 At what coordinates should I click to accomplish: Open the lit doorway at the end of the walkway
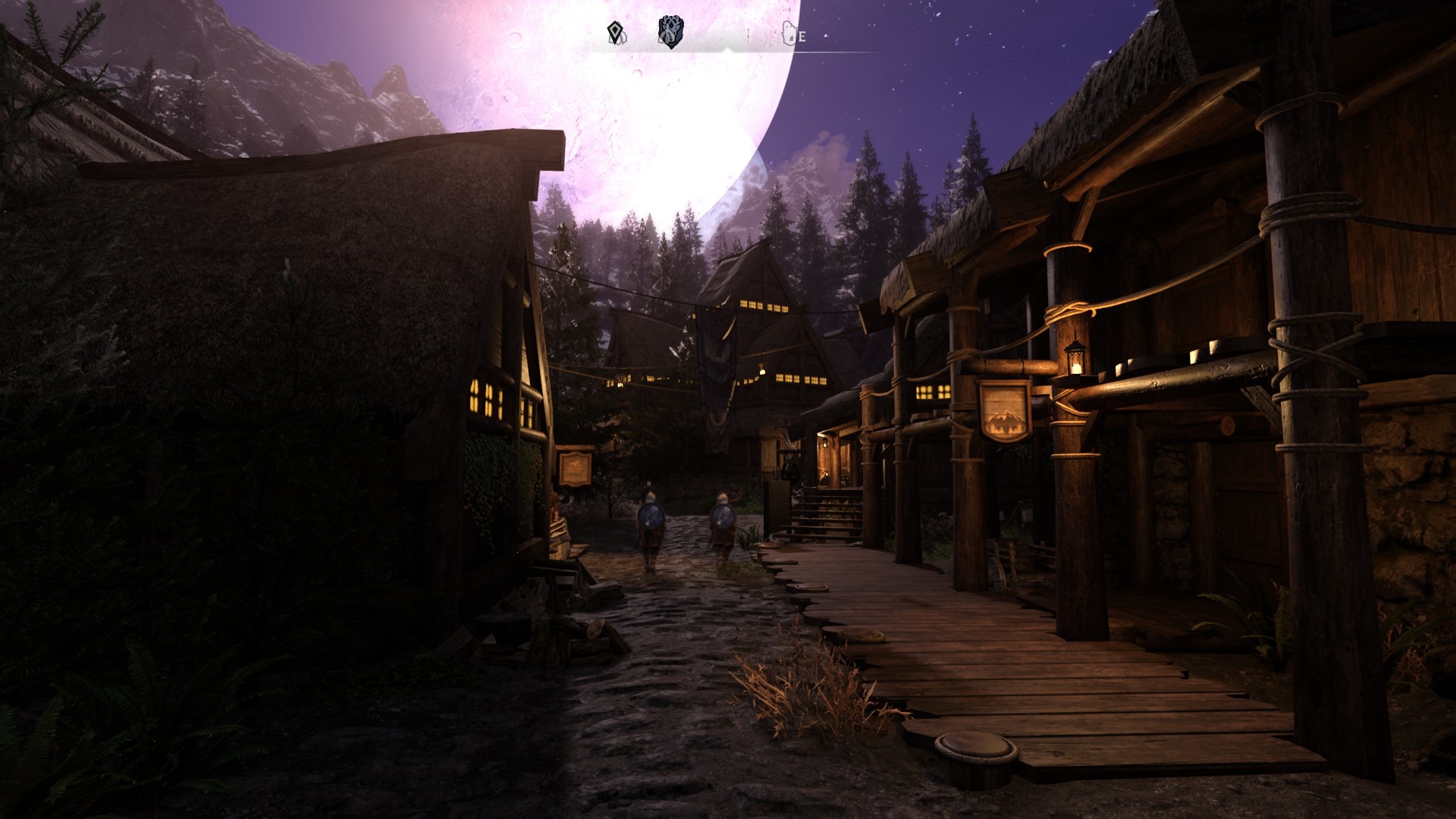[x=825, y=455]
